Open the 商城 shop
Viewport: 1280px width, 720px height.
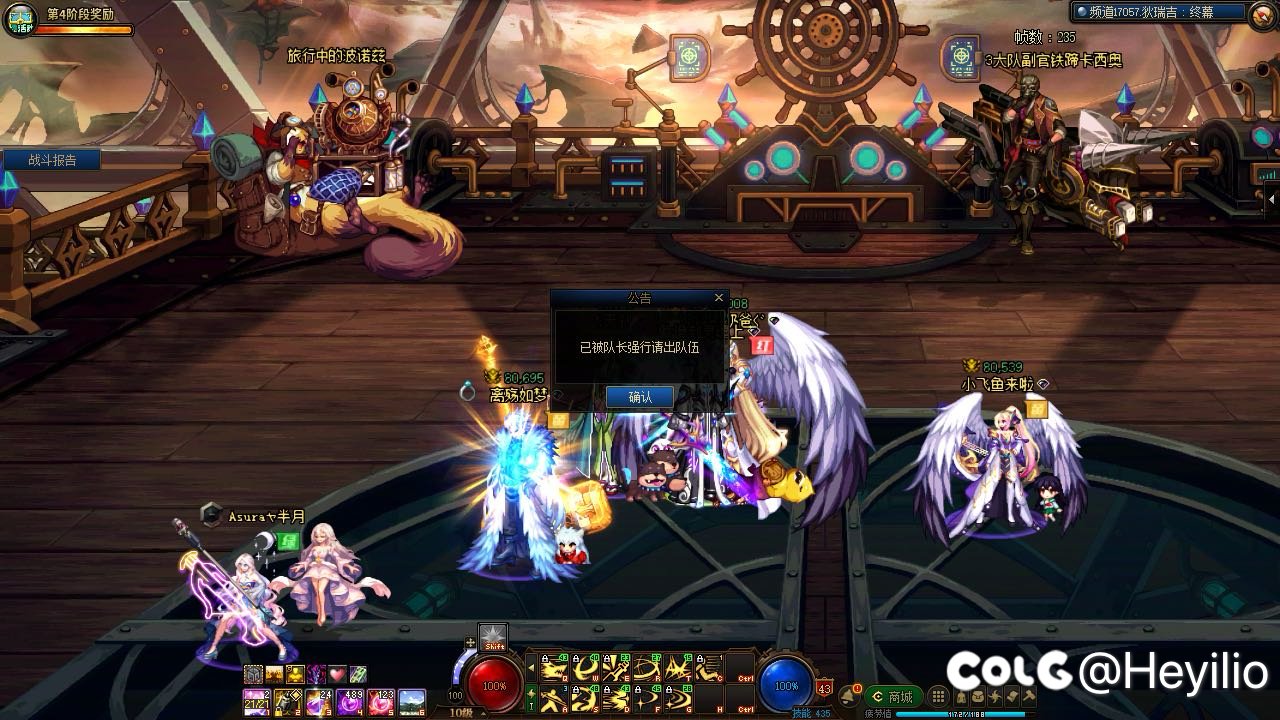pos(893,697)
